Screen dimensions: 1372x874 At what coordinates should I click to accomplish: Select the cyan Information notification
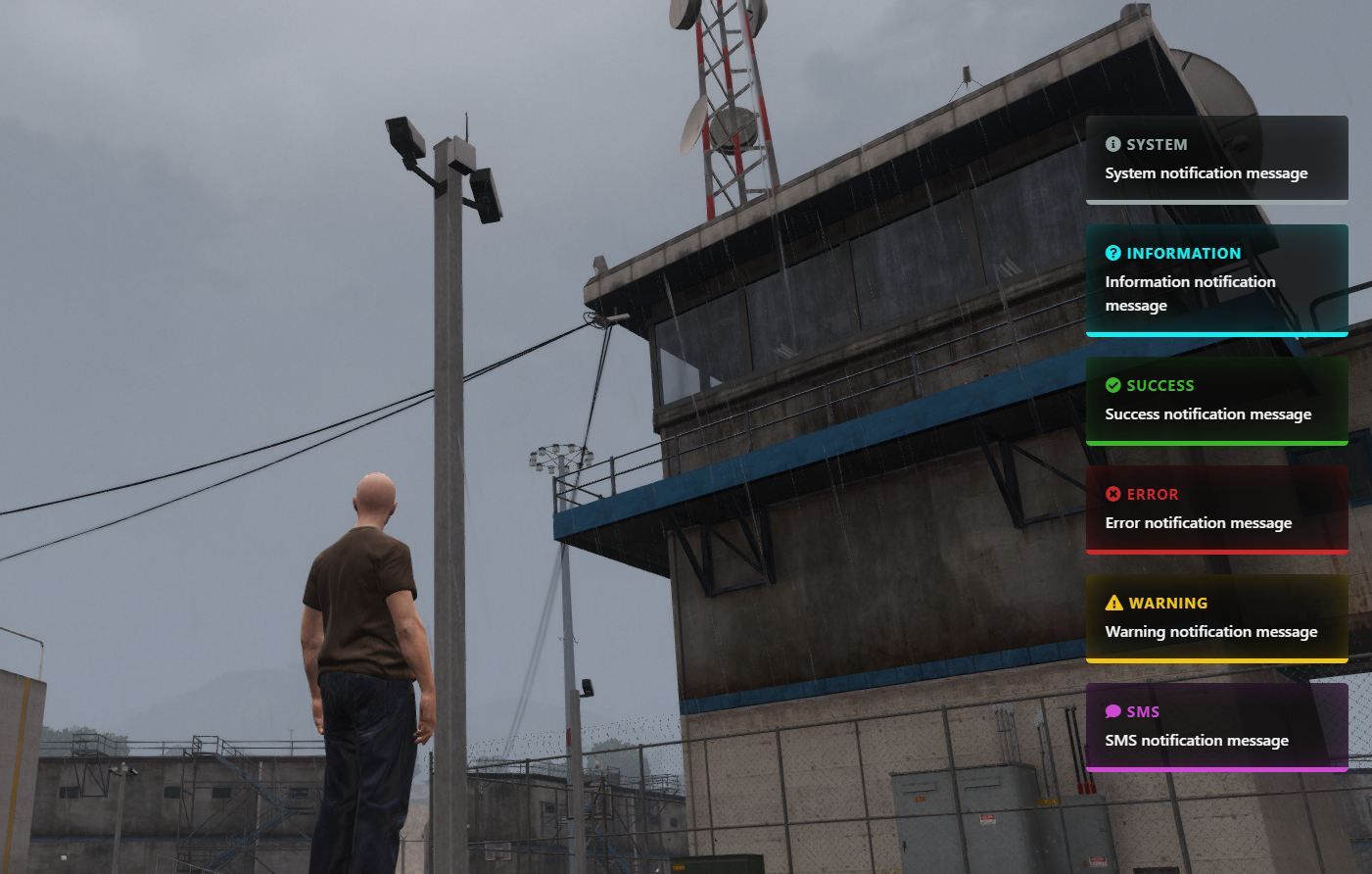1216,280
